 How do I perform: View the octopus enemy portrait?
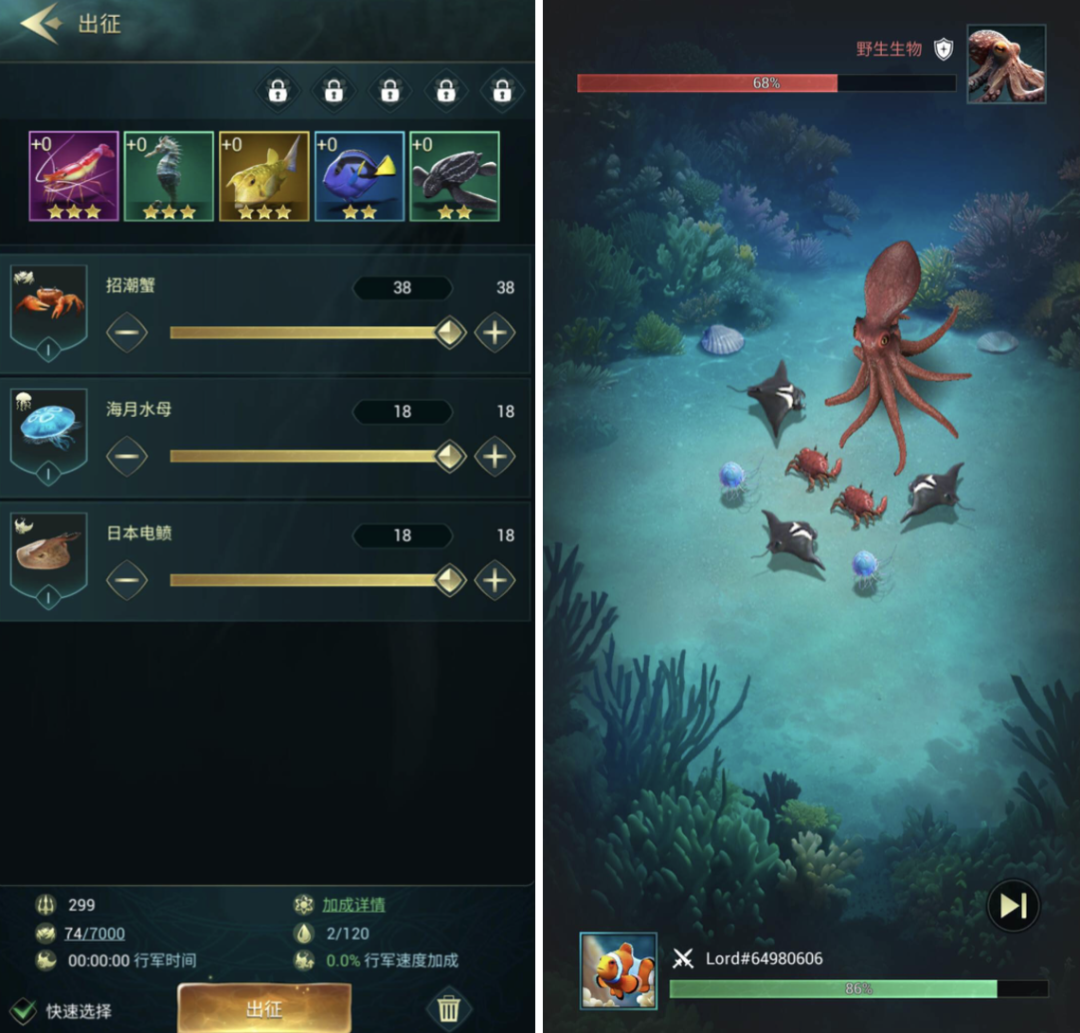[1006, 64]
